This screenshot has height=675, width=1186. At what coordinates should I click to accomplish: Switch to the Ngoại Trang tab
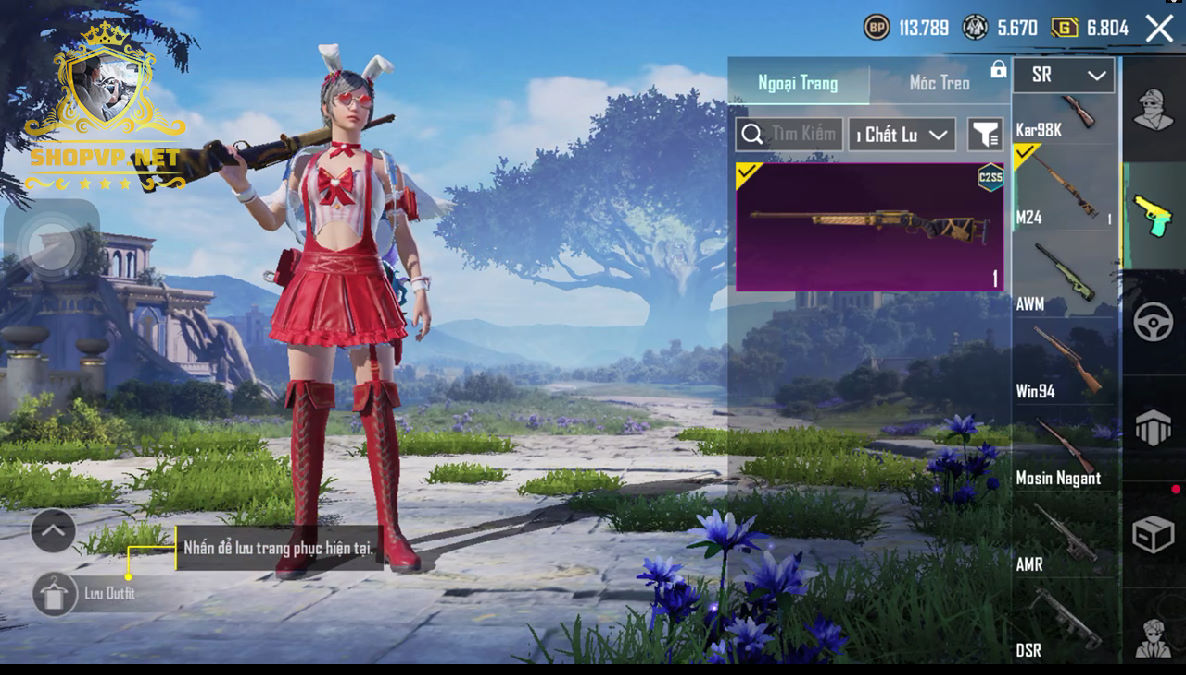coord(798,83)
